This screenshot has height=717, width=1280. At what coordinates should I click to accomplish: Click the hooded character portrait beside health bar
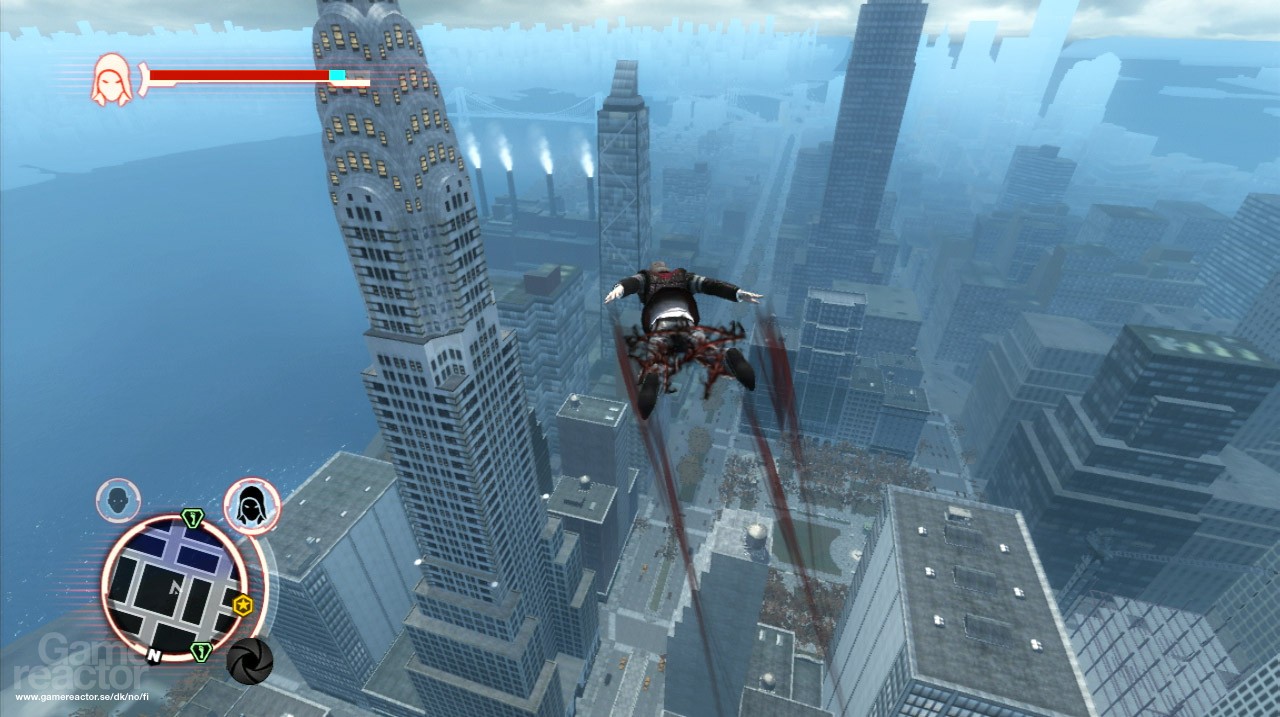point(112,79)
